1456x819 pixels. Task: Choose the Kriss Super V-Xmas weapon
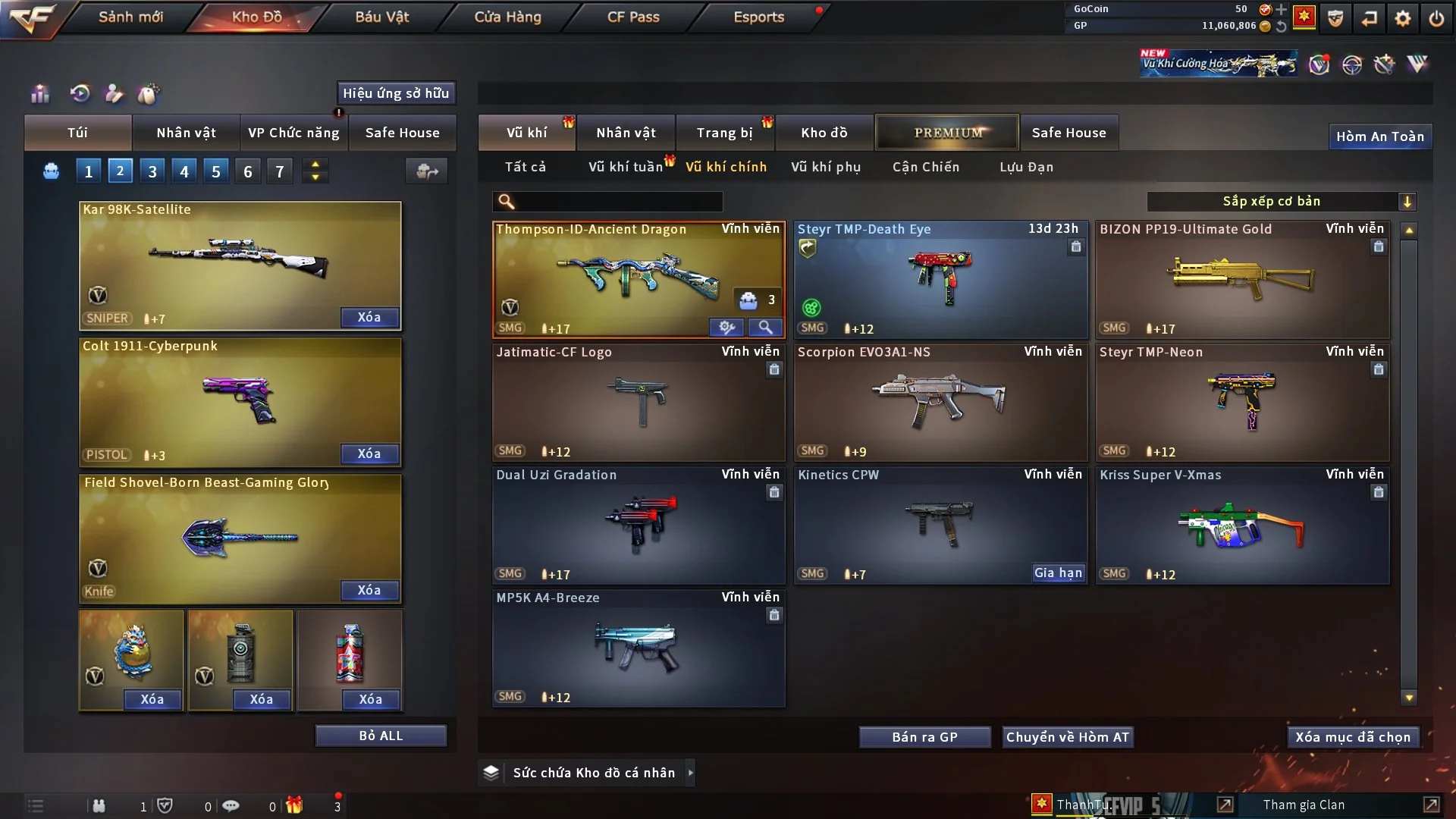point(1241,525)
